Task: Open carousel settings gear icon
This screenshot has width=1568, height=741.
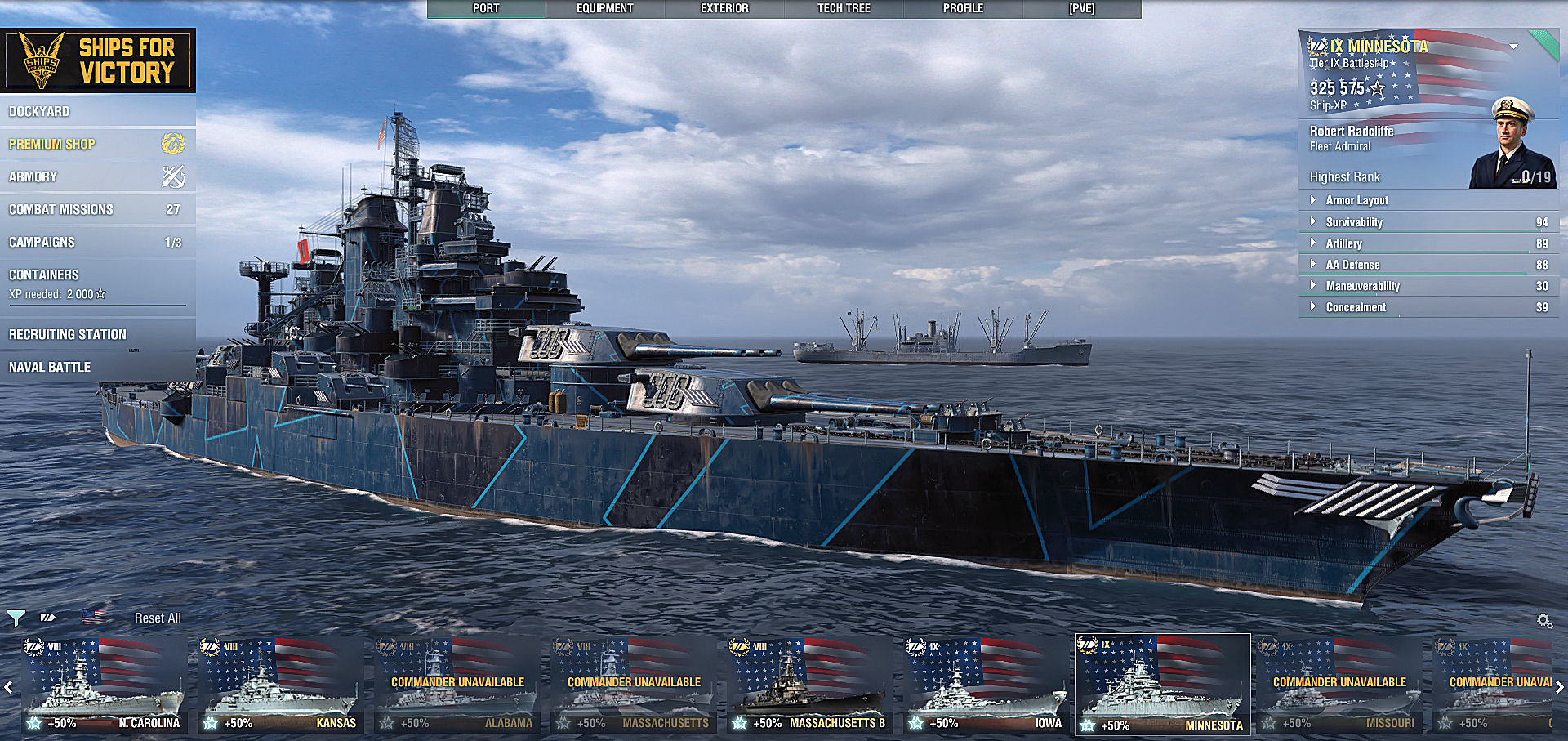Action: point(1543,621)
